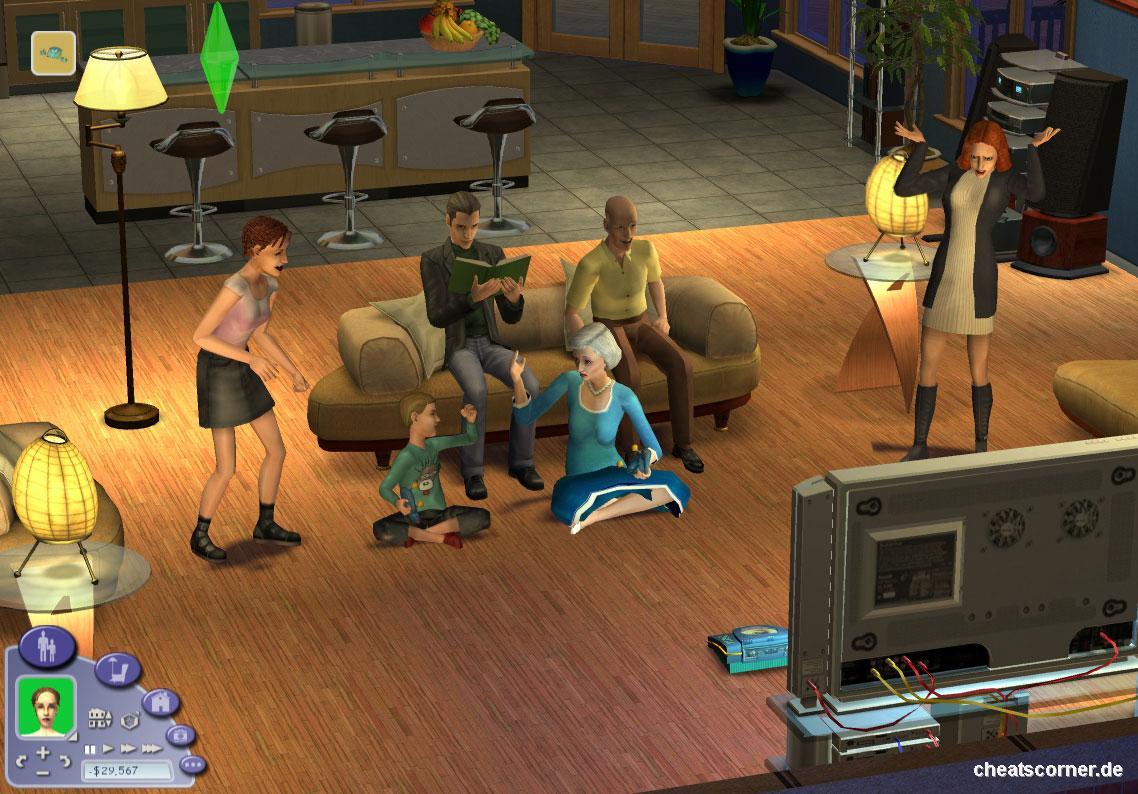Click the active Sim's portrait on the green background

point(46,706)
